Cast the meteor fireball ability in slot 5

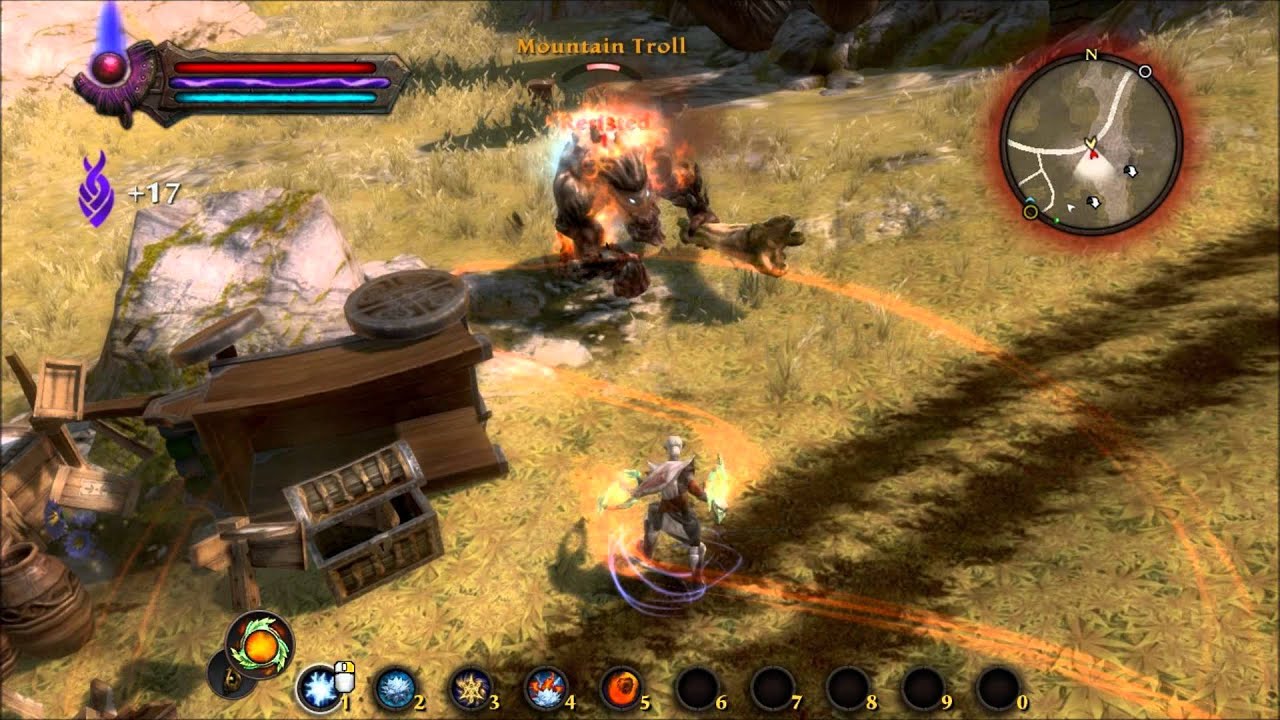620,688
